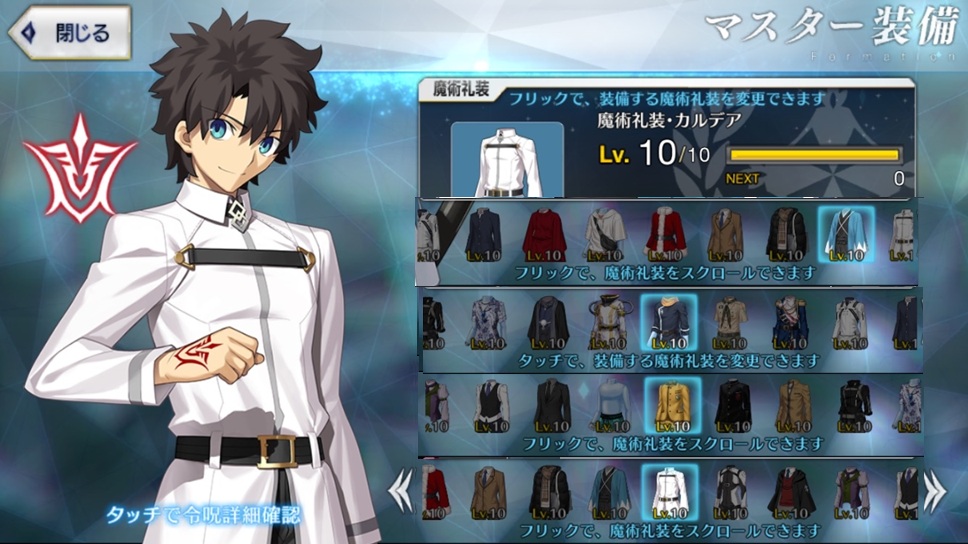Image resolution: width=968 pixels, height=544 pixels.
Task: Close the Master Equipment screen
Action: 70,33
